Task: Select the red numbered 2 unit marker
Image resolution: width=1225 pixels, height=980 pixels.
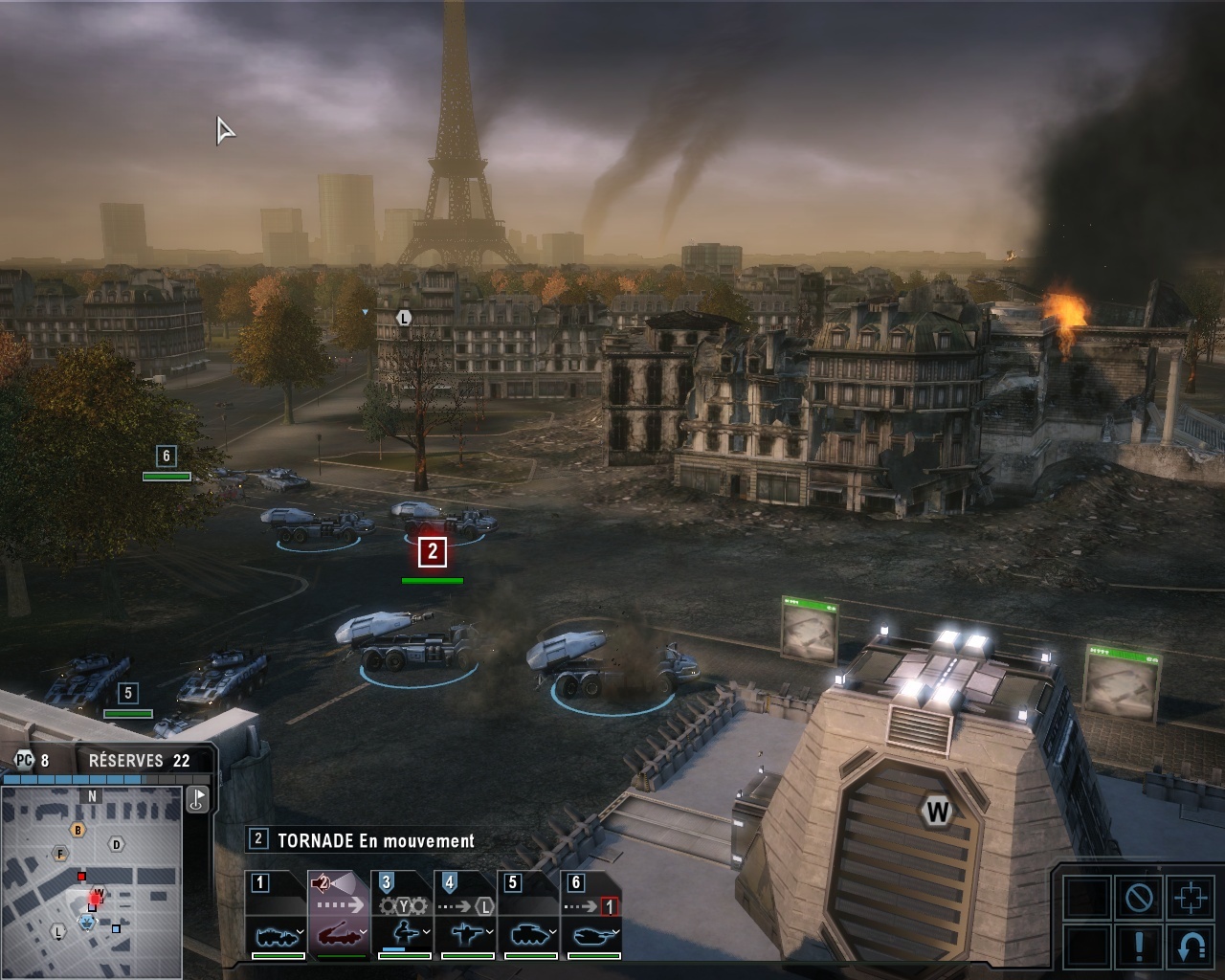Action: tap(433, 551)
